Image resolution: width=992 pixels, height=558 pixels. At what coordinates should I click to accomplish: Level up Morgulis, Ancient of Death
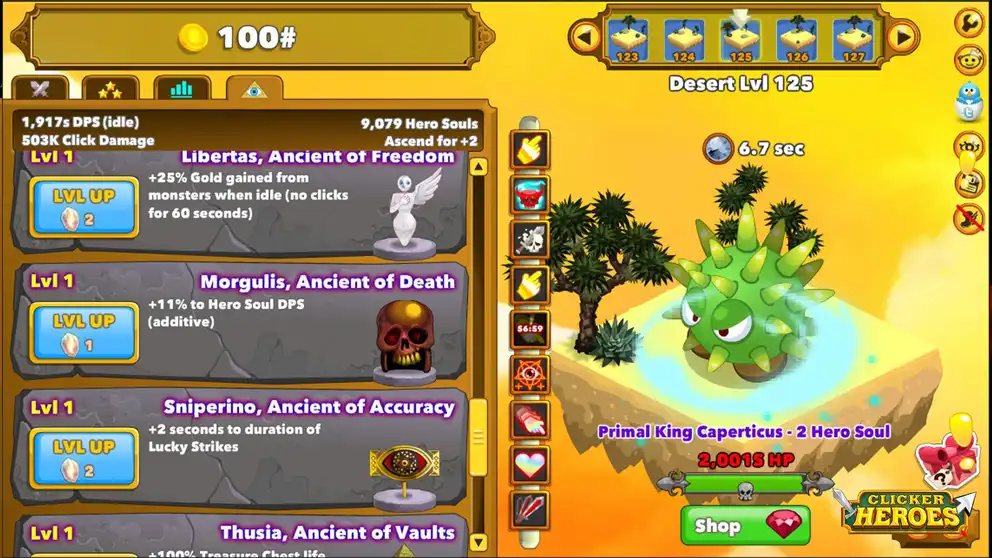coord(84,332)
